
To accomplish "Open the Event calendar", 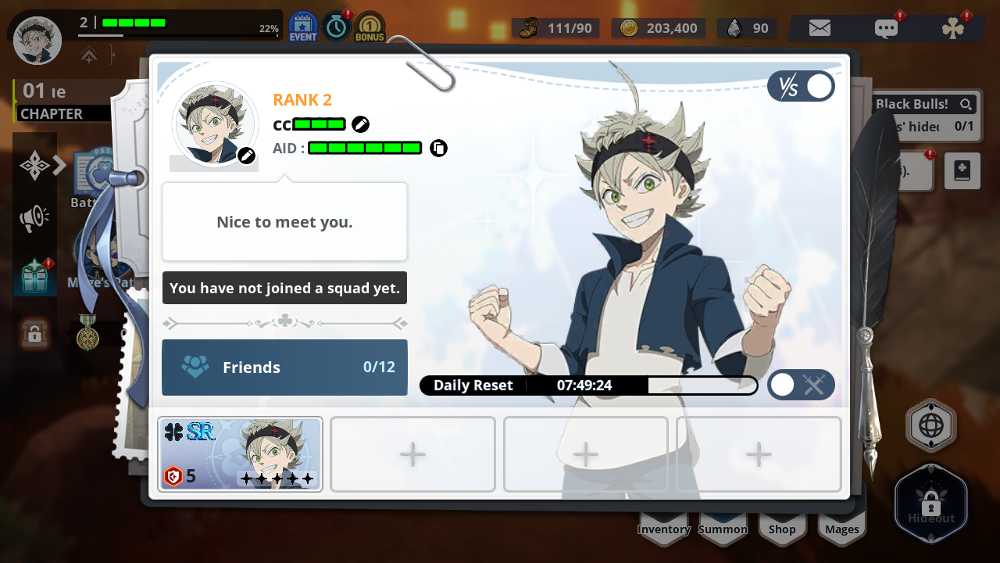I will tap(303, 27).
